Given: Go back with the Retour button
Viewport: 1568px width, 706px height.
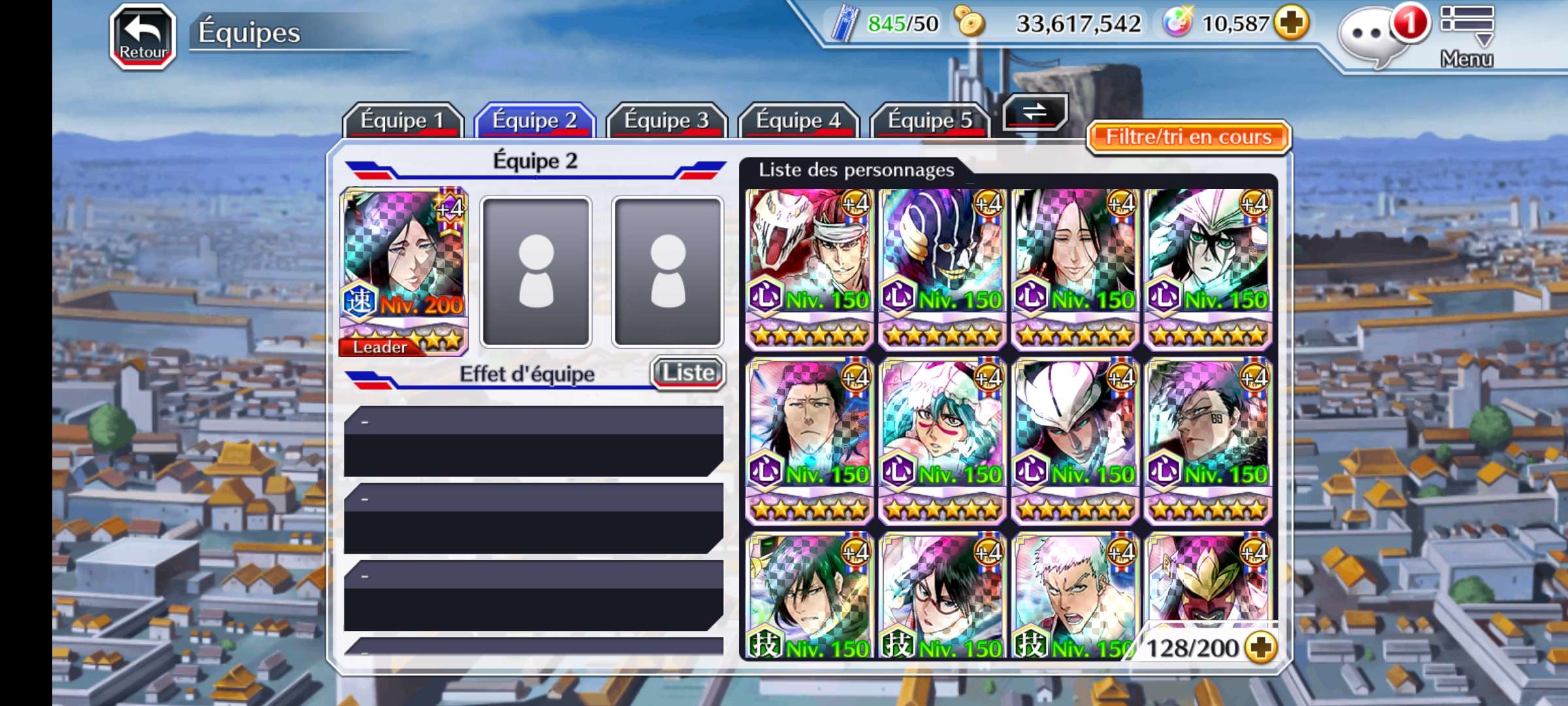Looking at the screenshot, I should tap(142, 37).
